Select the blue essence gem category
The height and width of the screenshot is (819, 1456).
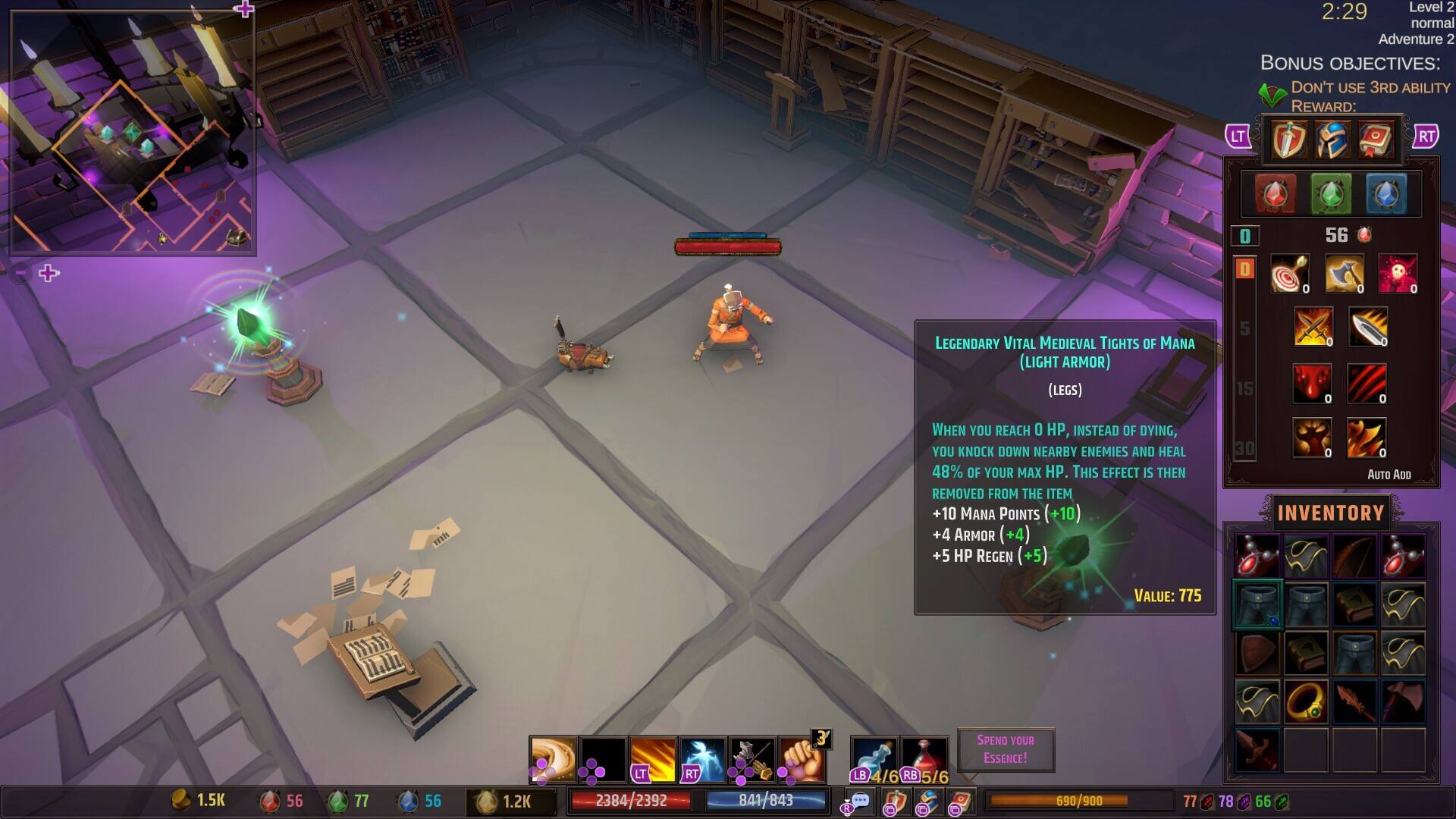point(1385,194)
